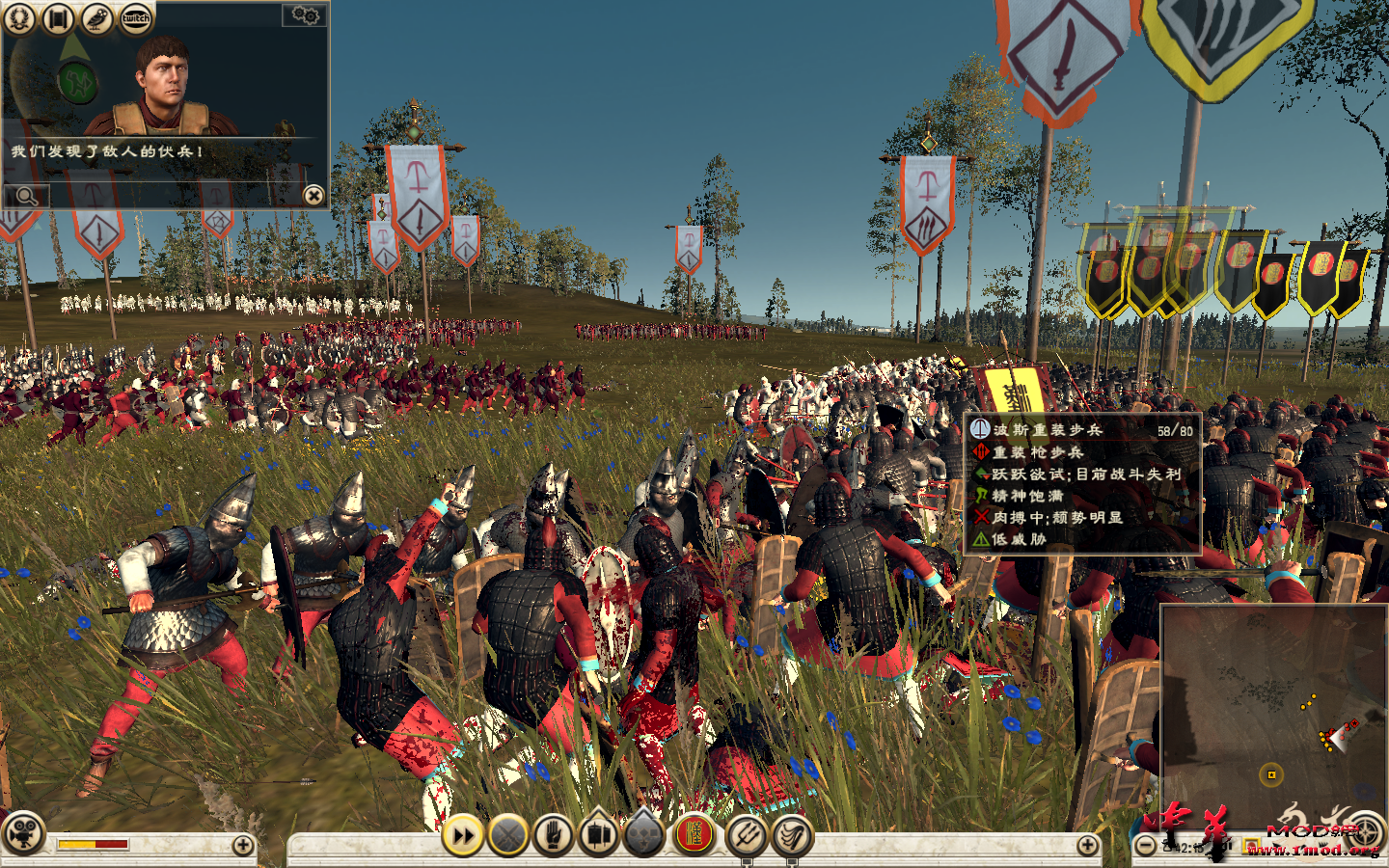Screen dimensions: 1389x868
Task: Expand the balance-of-power panel with the plus
Action: tap(243, 845)
